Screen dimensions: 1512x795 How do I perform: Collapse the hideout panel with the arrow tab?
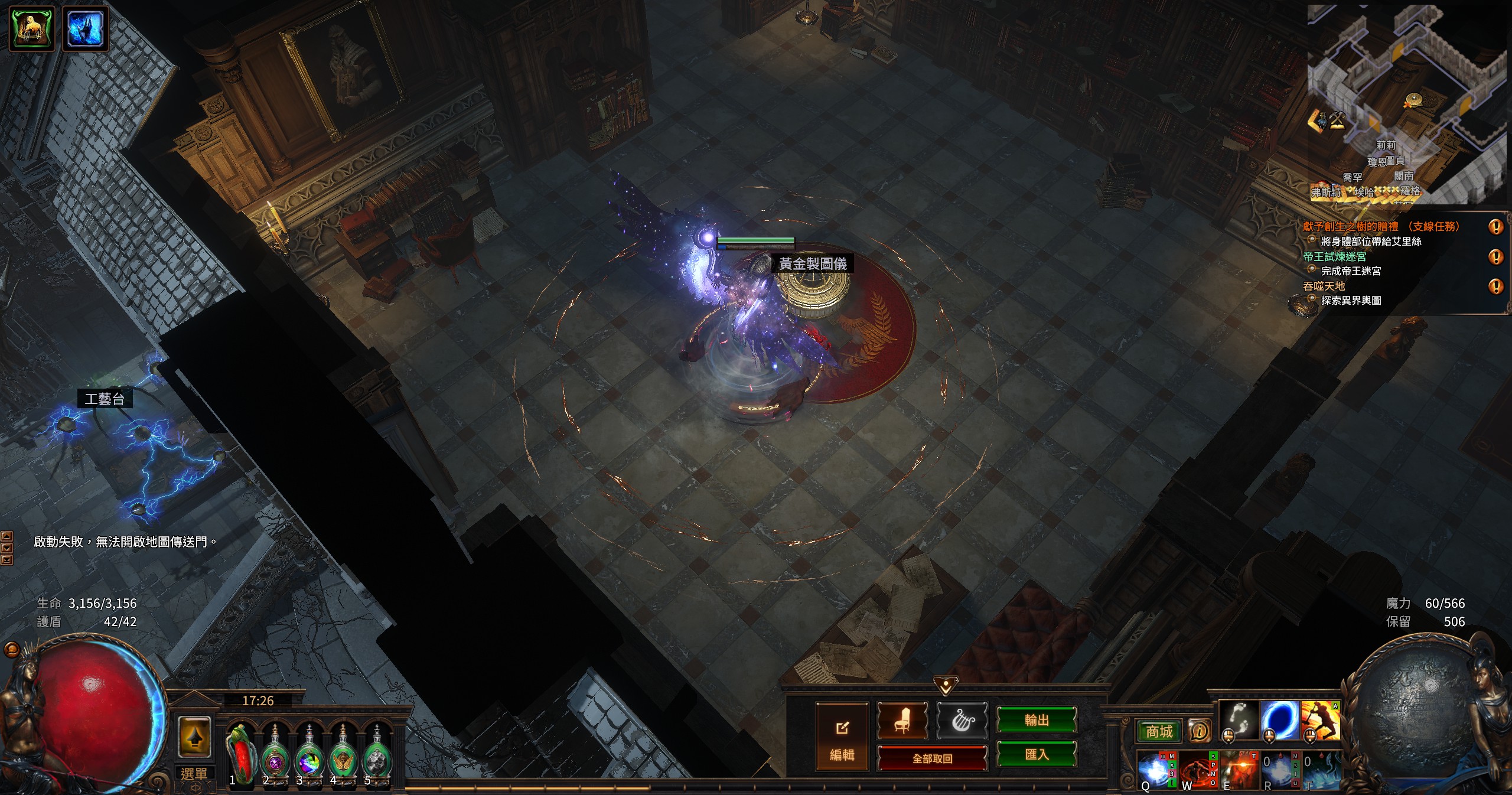pyautogui.click(x=946, y=686)
